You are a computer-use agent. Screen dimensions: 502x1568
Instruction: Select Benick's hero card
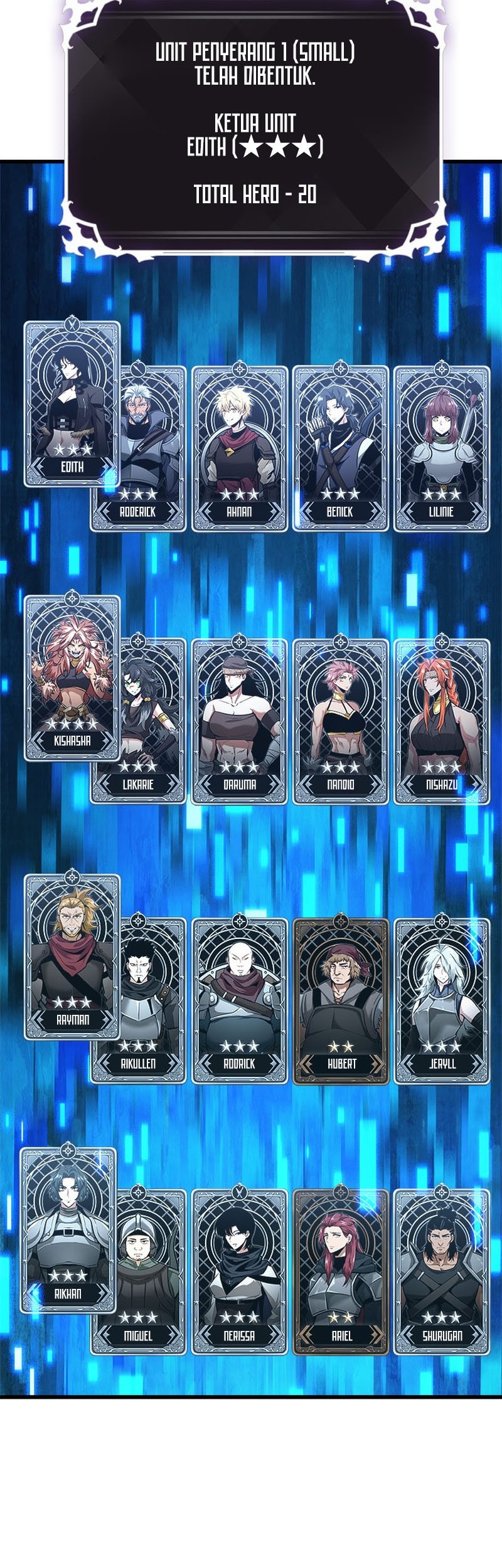[340, 449]
